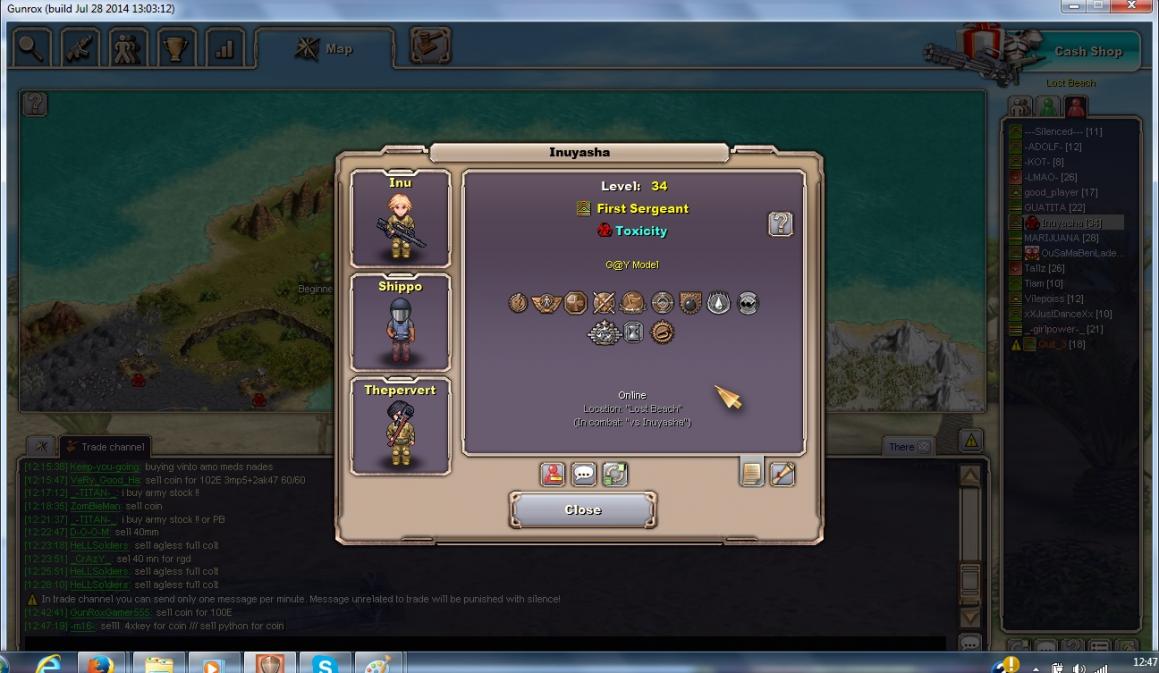The image size is (1159, 673).
Task: Open the magnifying glass search tab
Action: [x=30, y=50]
